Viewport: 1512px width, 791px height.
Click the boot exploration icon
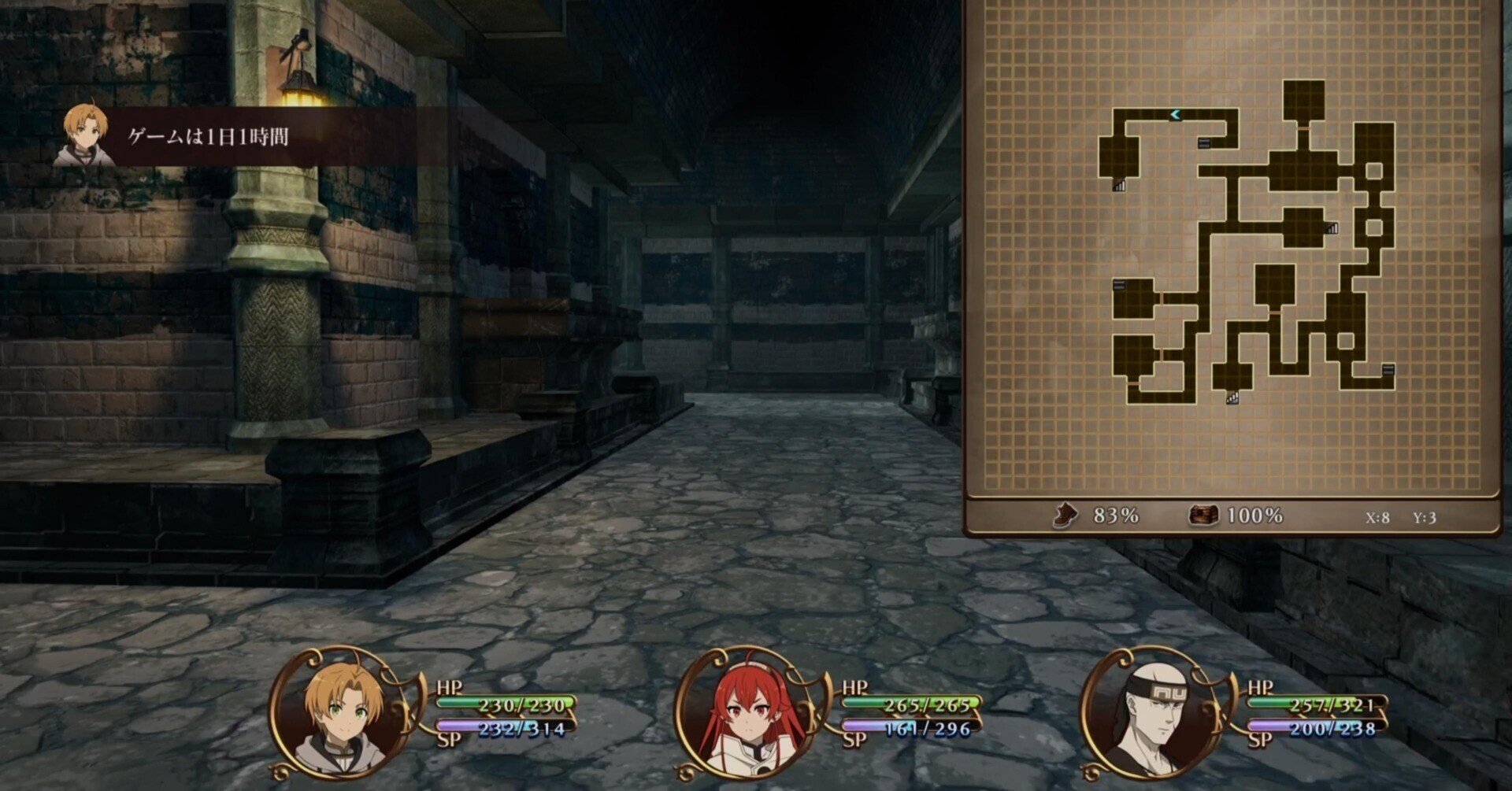coord(1065,516)
